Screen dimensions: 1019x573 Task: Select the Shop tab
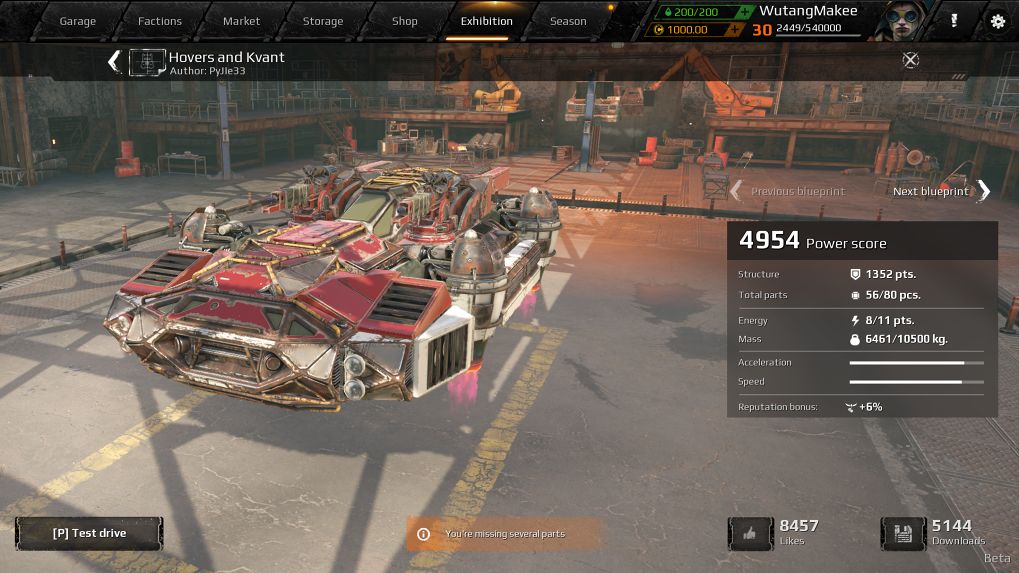click(404, 21)
